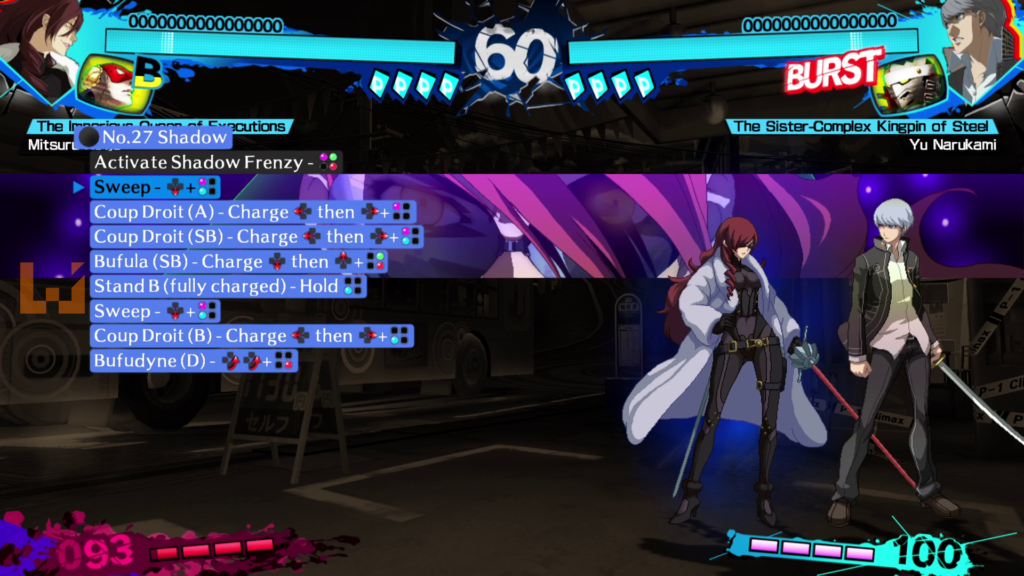This screenshot has width=1024, height=576.
Task: Choose the Coup Droit (B) step
Action: [251, 336]
